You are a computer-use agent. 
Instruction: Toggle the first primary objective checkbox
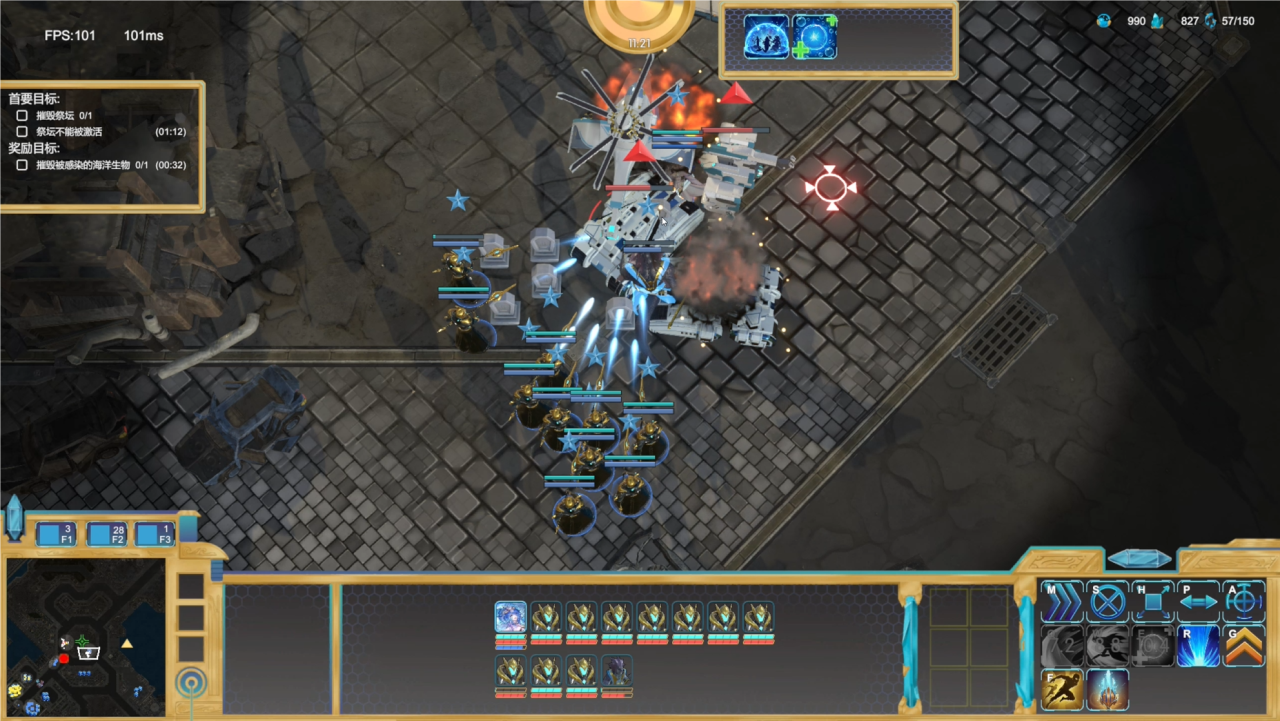pos(22,116)
